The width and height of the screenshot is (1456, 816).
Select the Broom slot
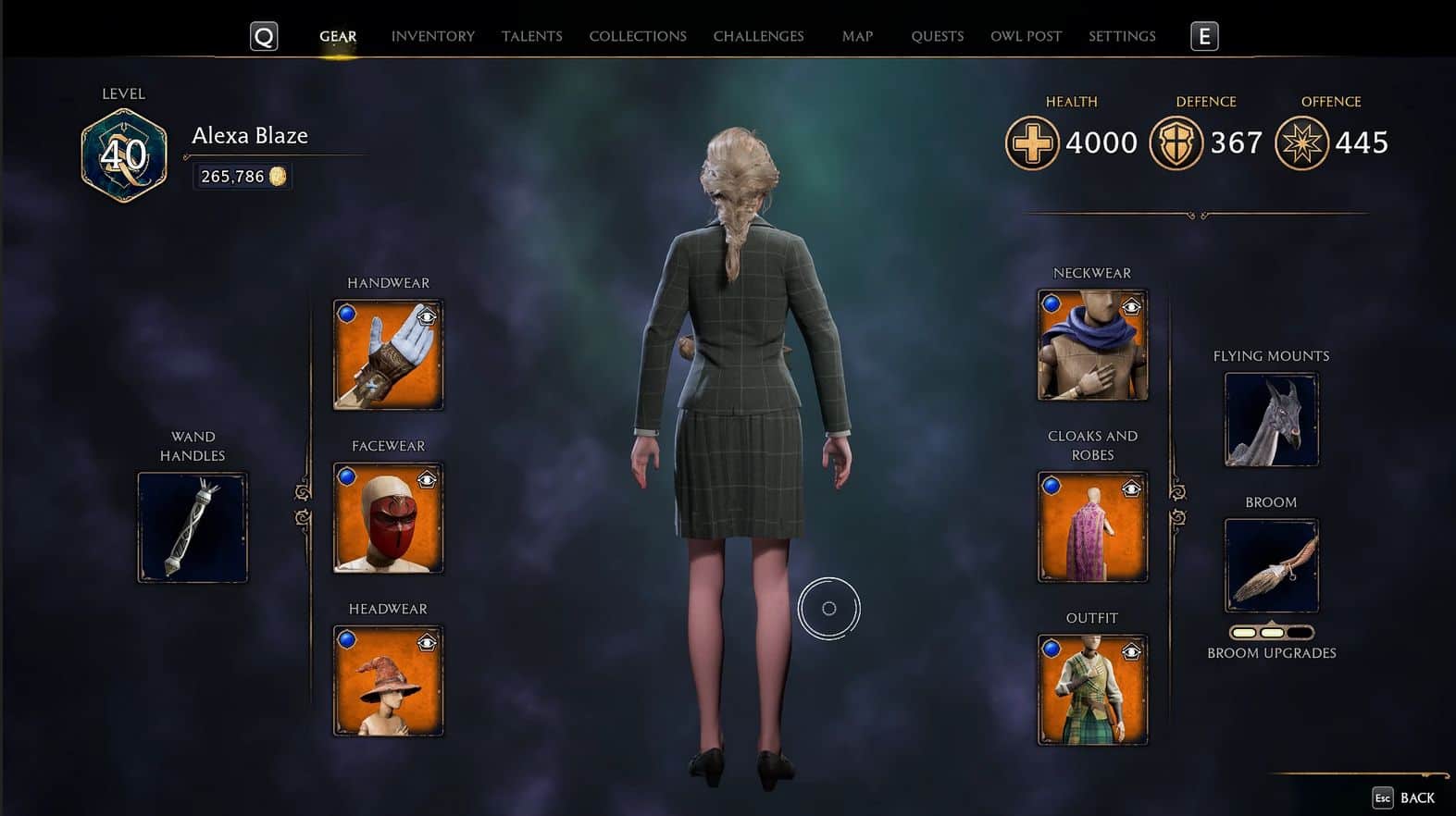pyautogui.click(x=1271, y=565)
